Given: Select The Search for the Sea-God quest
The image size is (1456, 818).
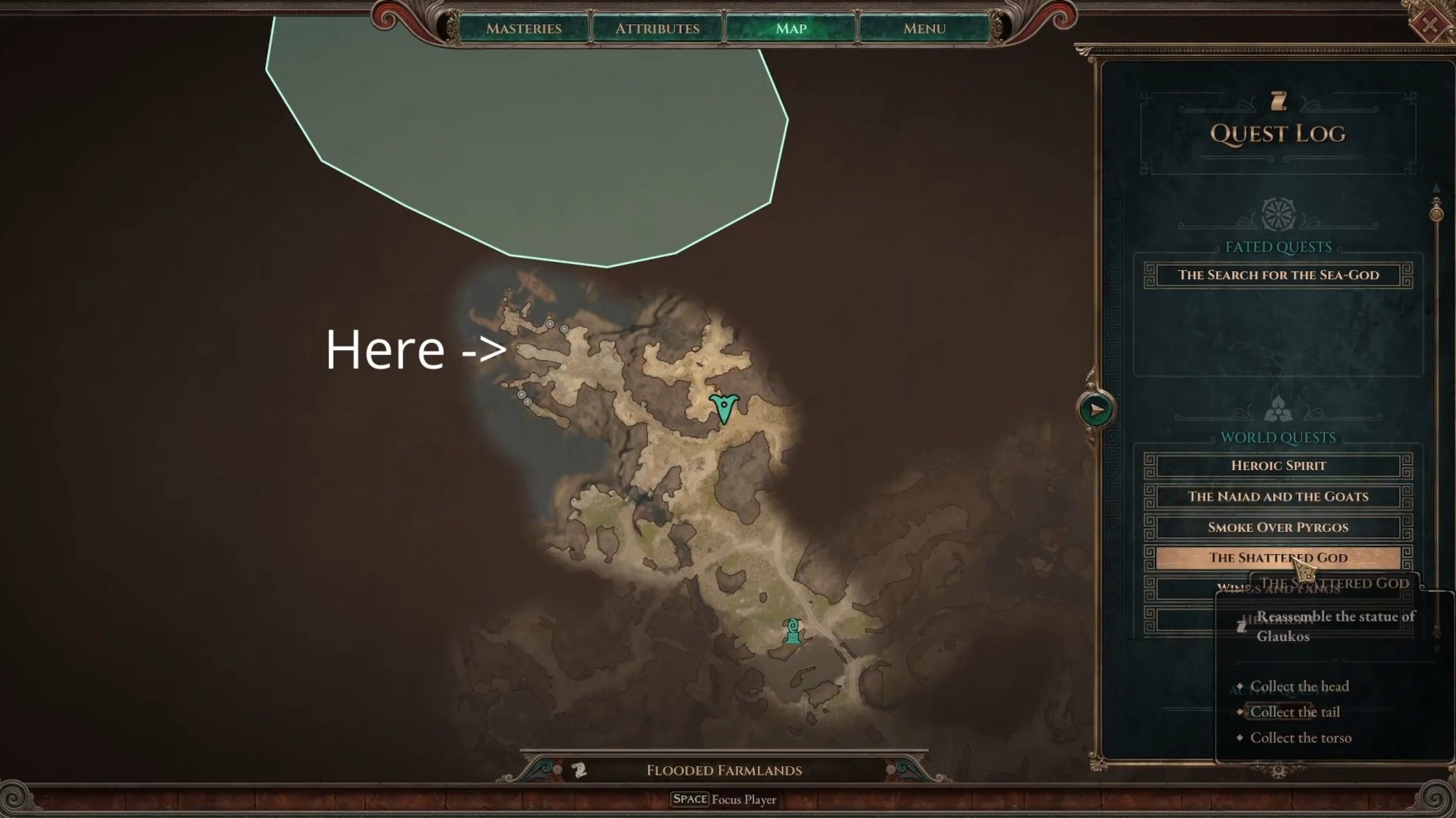Looking at the screenshot, I should pos(1278,275).
